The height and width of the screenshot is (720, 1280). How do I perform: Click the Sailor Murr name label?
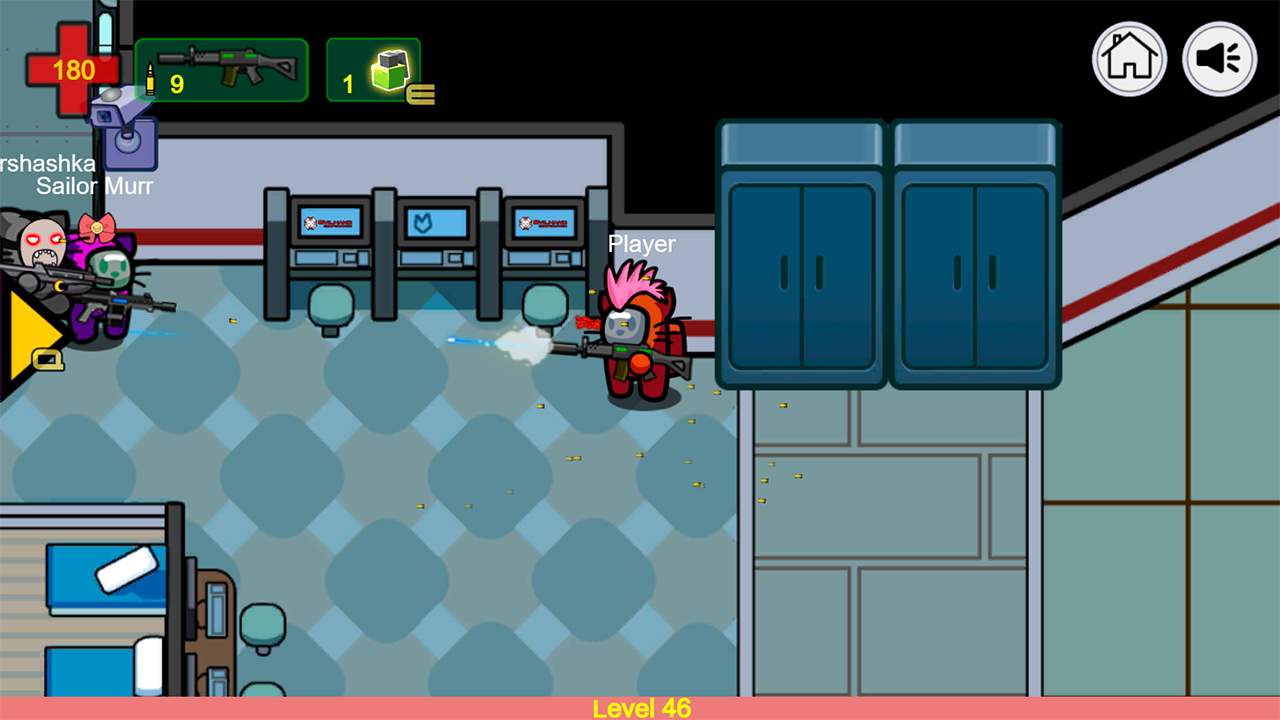95,186
